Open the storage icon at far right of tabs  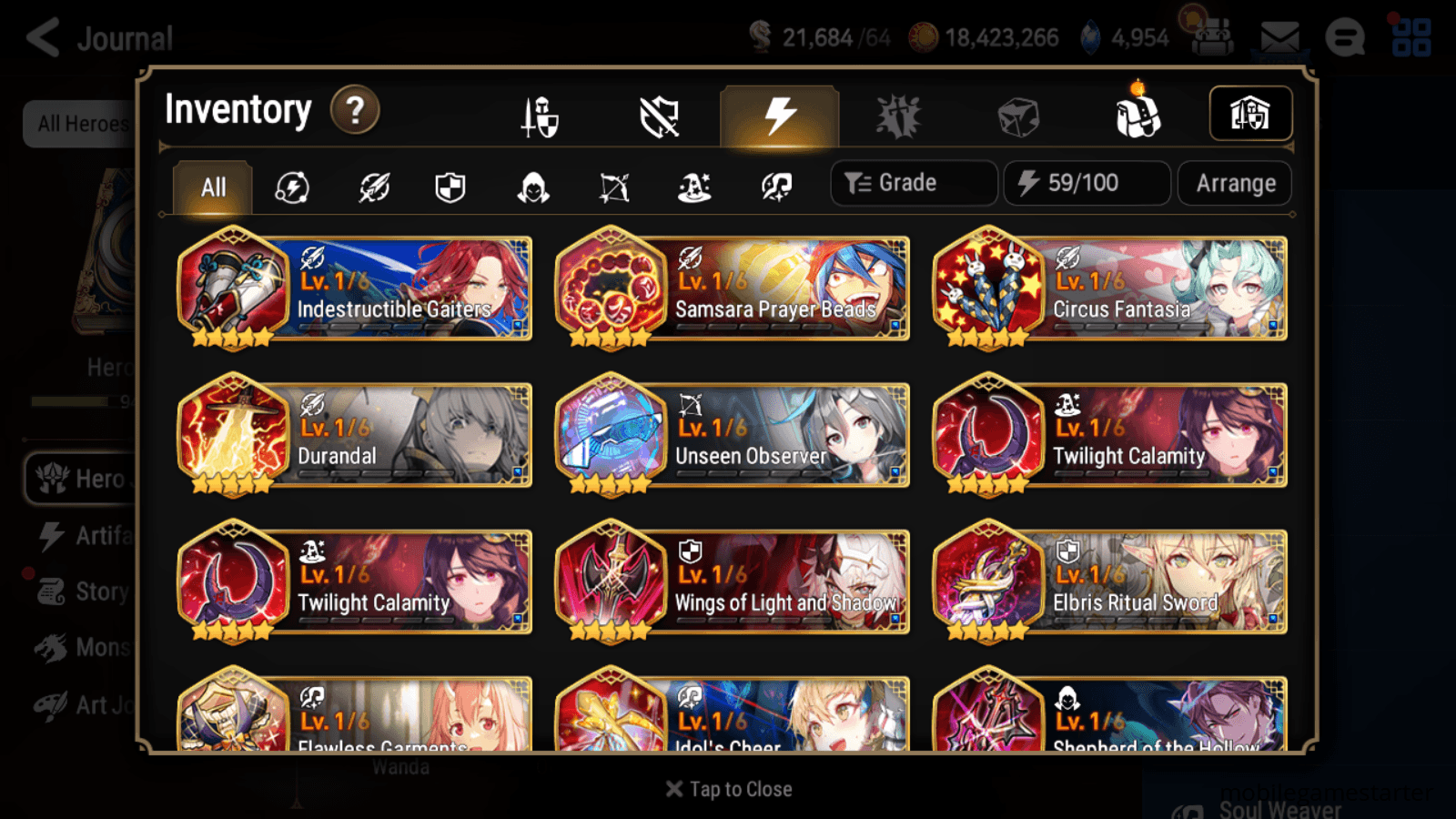(x=1250, y=114)
